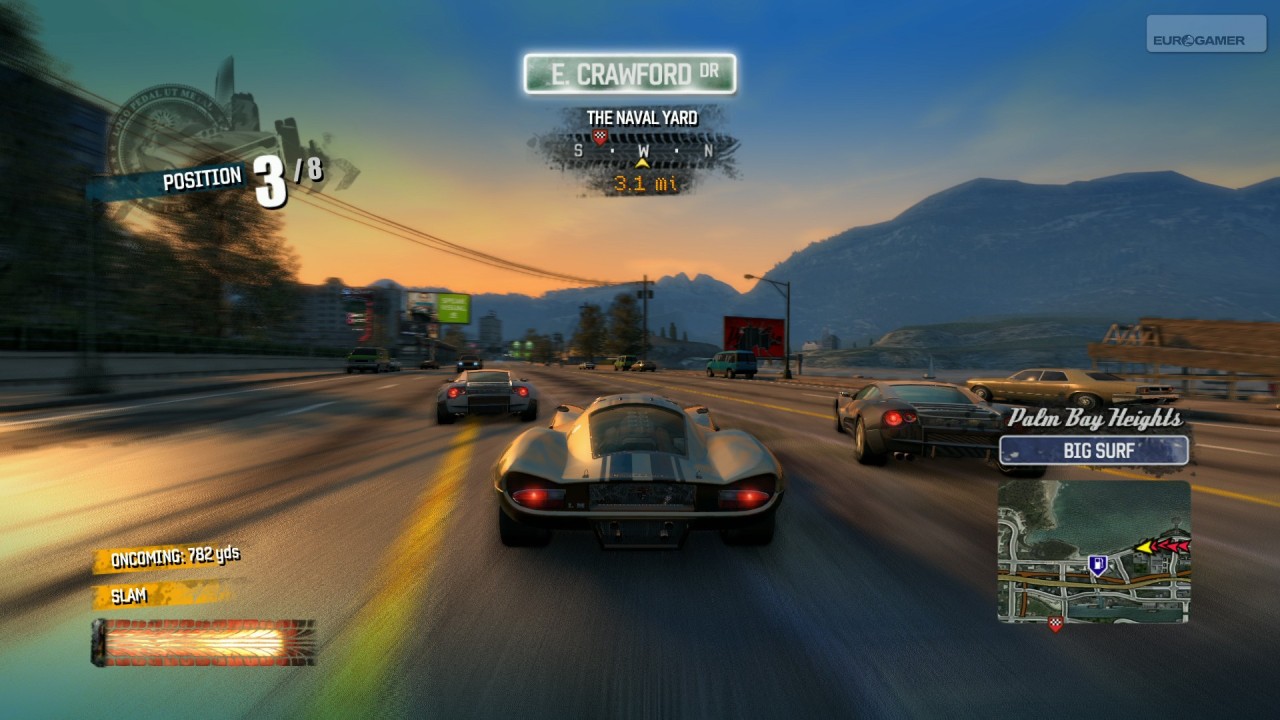Select the blue shield marker on minimap
Viewport: 1280px width, 720px height.
point(1097,566)
